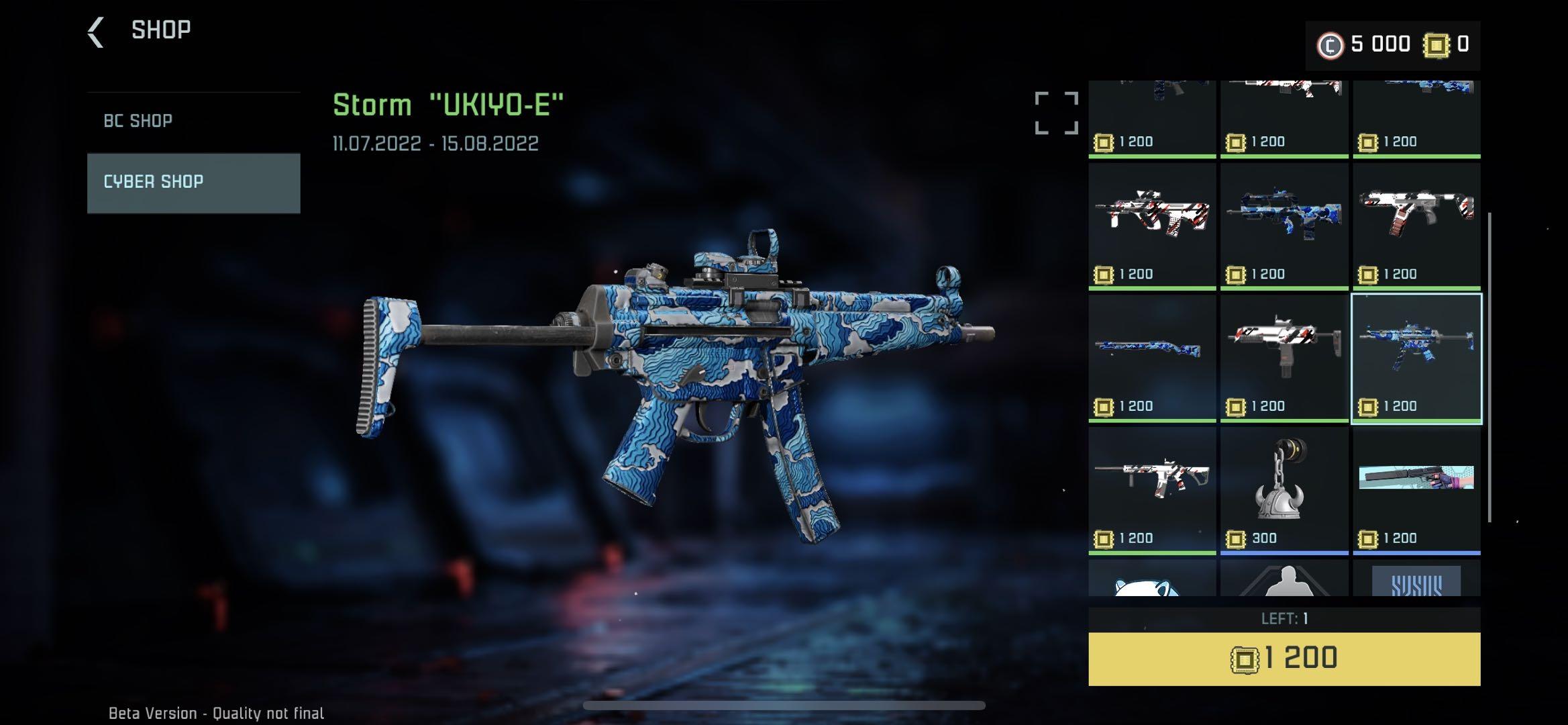Select the suppressed pistol banner item
This screenshot has height=725, width=1568.
pos(1416,490)
